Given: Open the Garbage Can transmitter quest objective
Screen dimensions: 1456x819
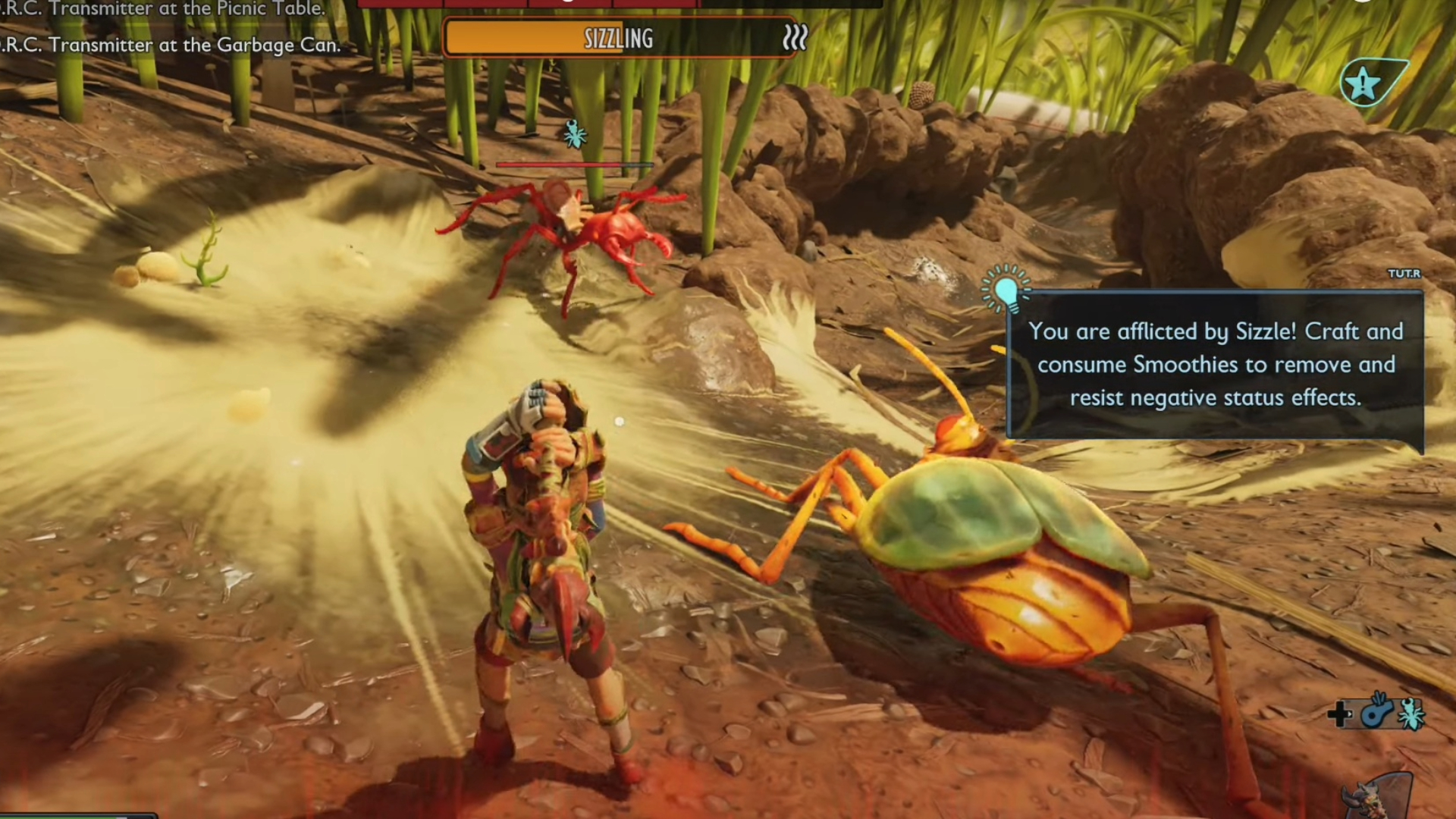Looking at the screenshot, I should (x=171, y=45).
